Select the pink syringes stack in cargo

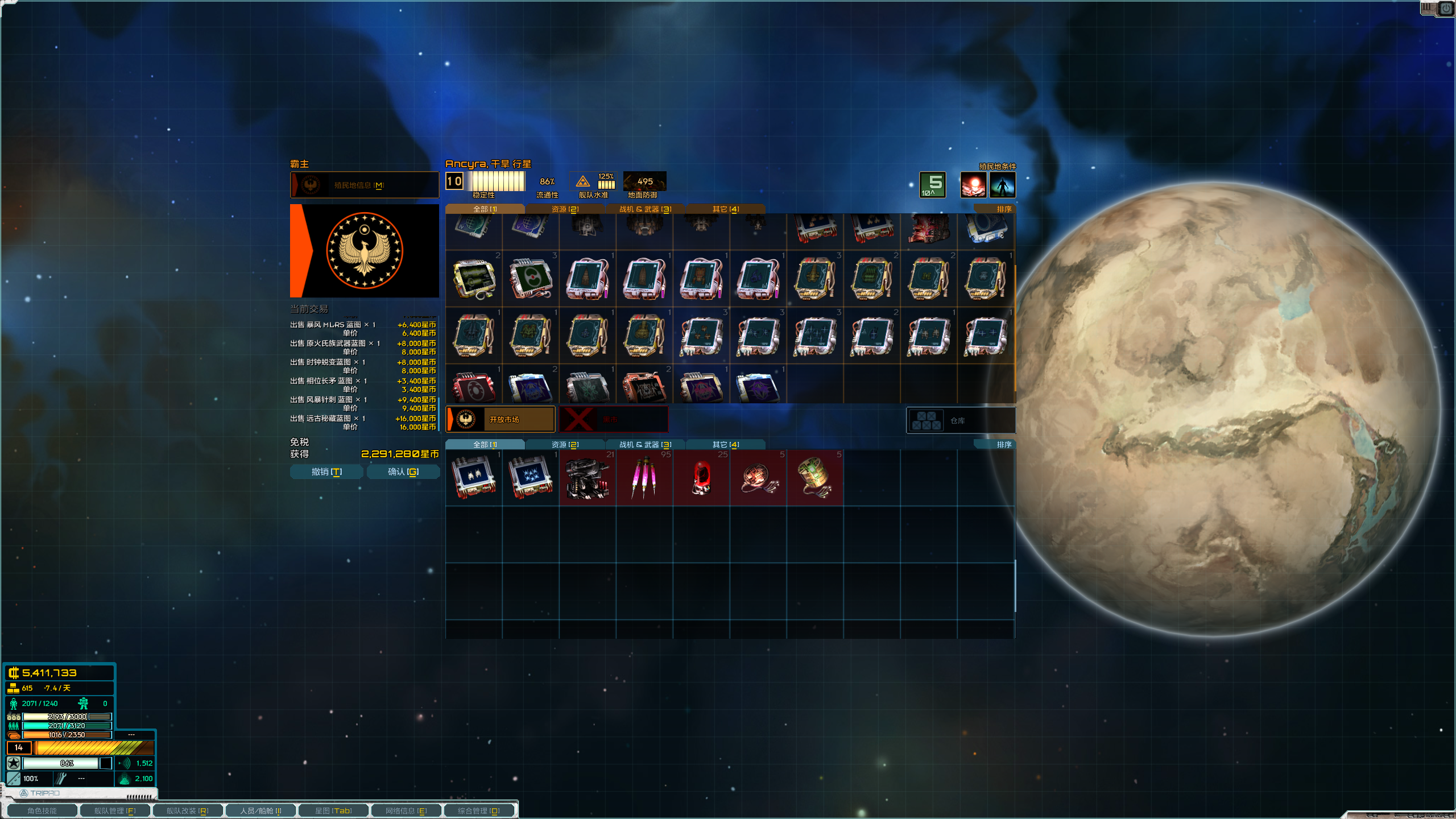[644, 478]
